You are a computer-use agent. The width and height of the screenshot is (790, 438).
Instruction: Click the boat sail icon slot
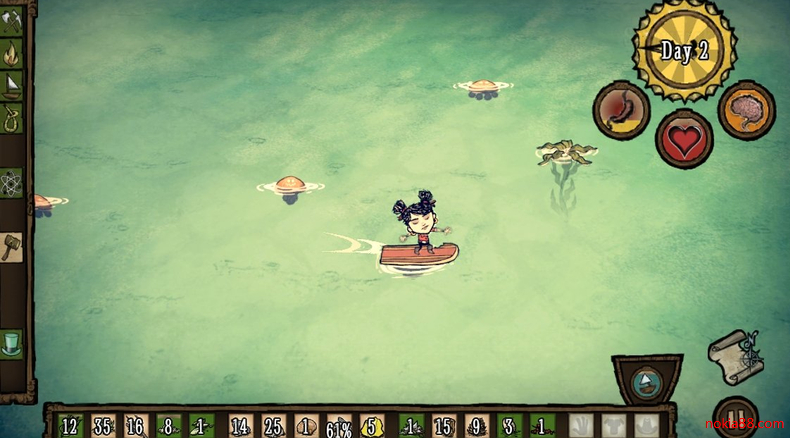click(x=647, y=383)
